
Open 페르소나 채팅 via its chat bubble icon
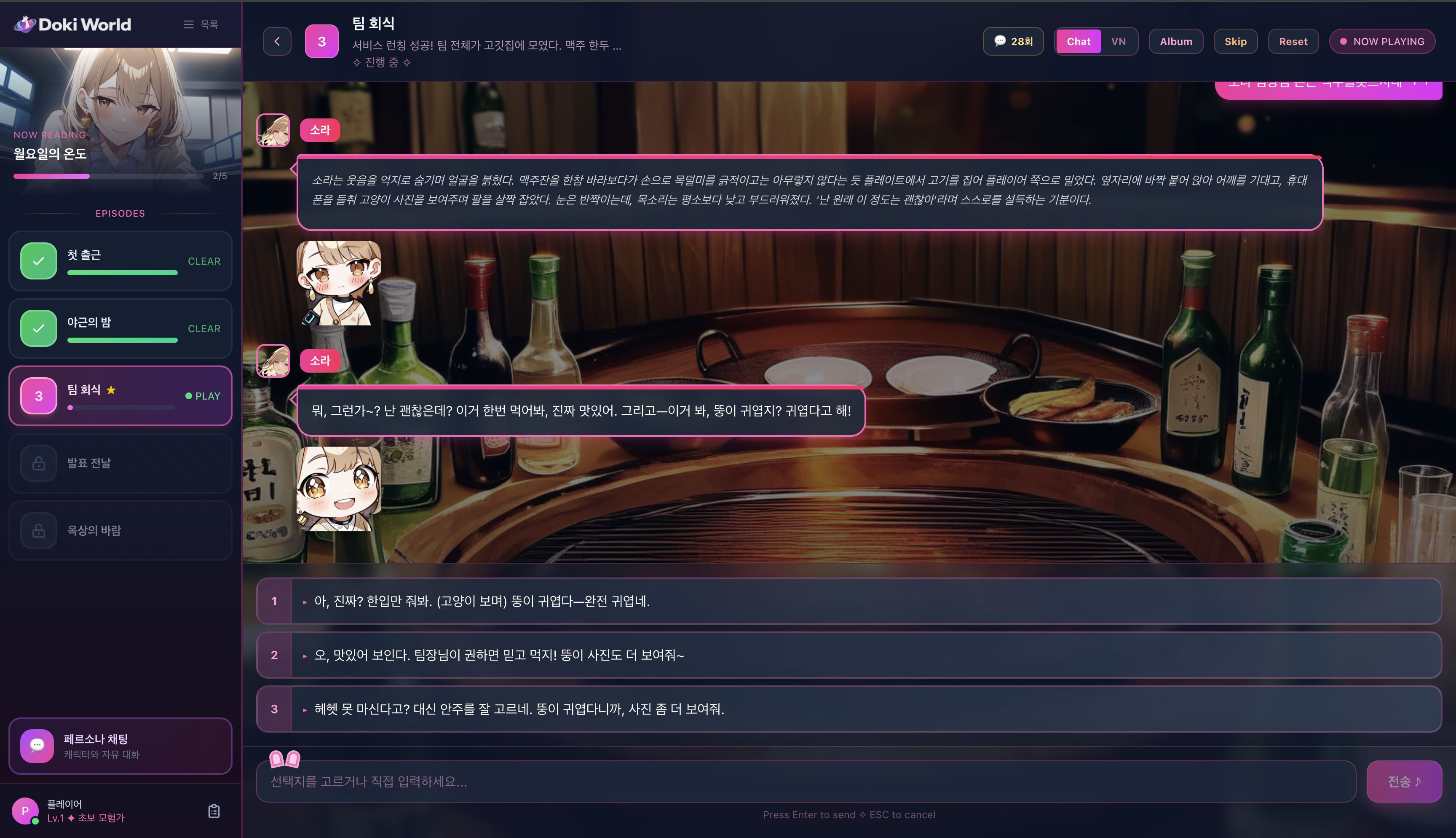[37, 745]
